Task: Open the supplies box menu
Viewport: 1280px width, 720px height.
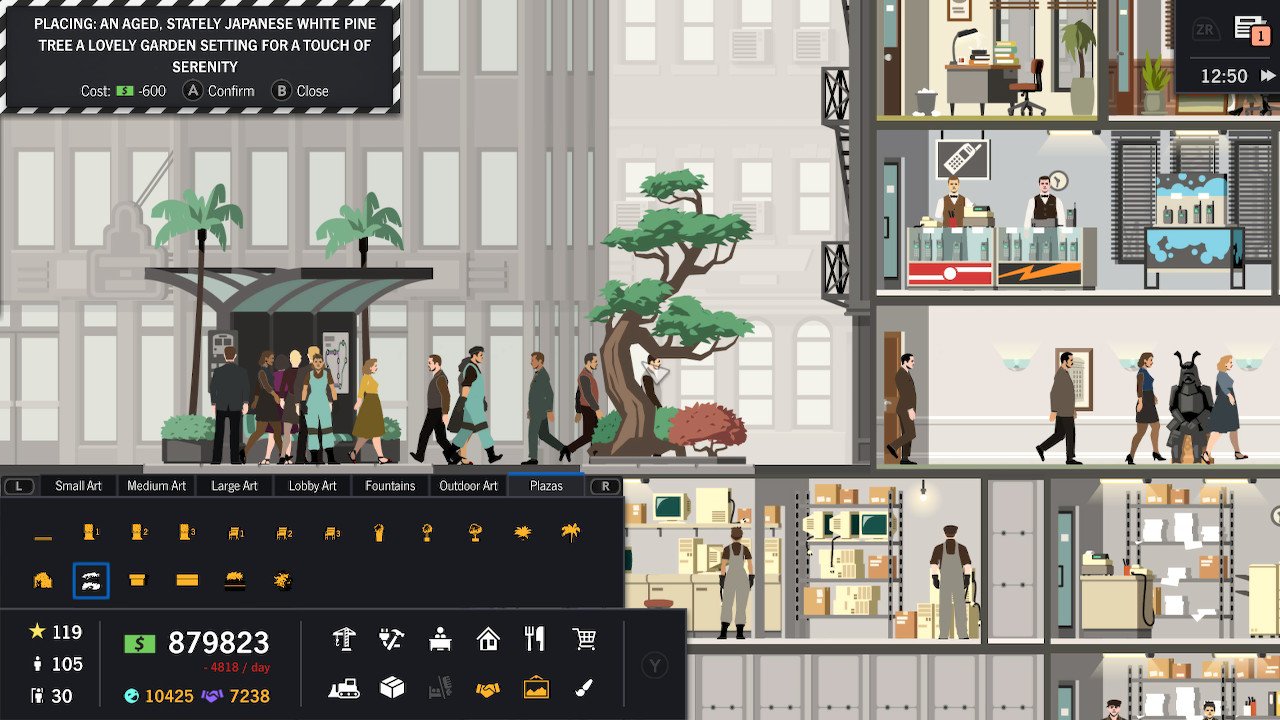Action: tap(390, 688)
